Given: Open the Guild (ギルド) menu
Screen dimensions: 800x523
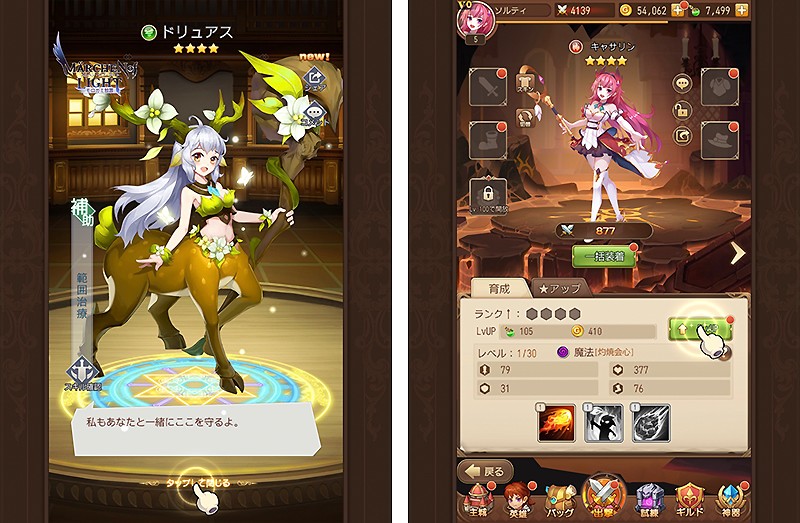Looking at the screenshot, I should coord(689,499).
